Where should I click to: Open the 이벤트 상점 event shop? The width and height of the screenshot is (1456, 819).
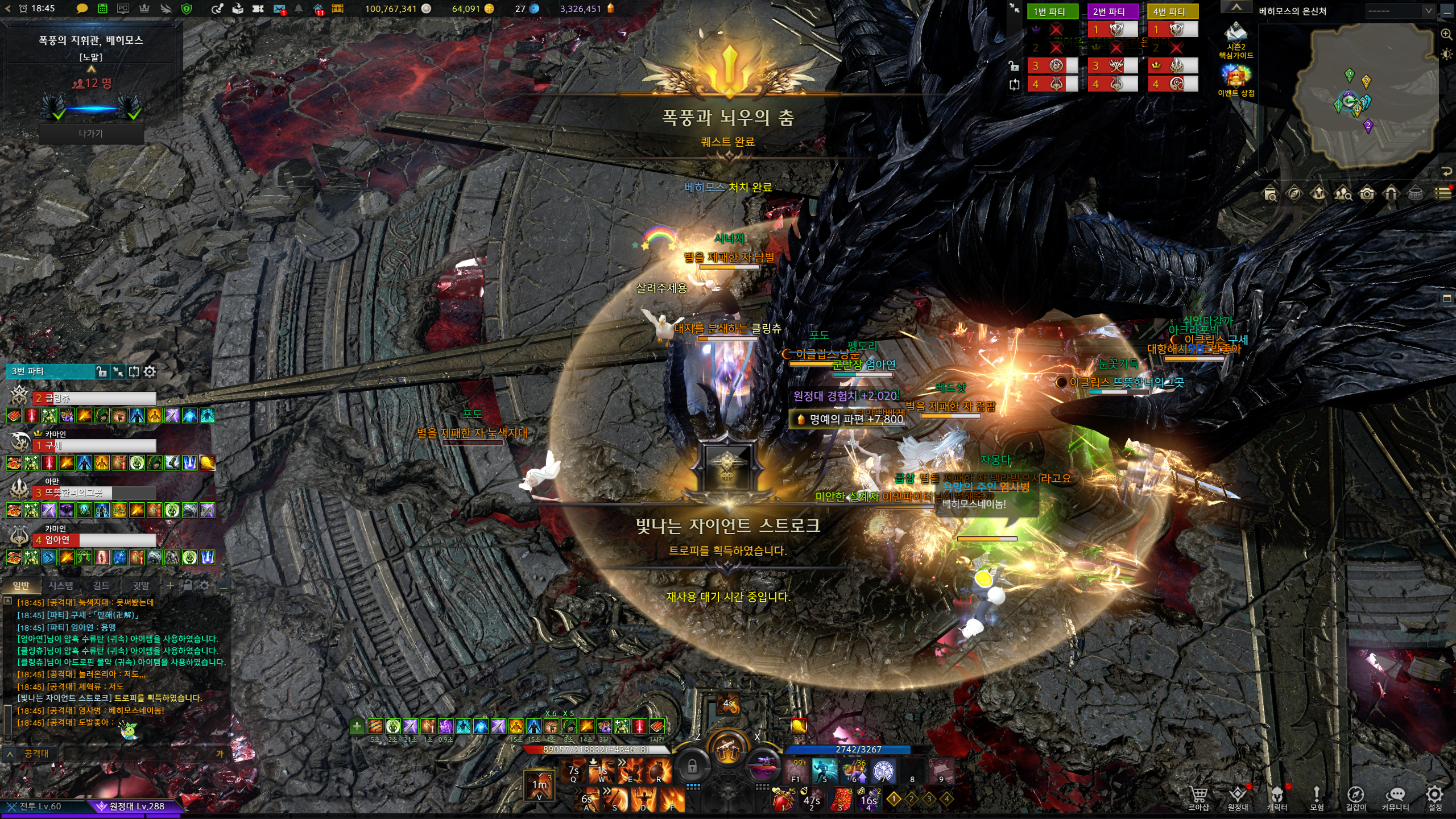pyautogui.click(x=1235, y=80)
